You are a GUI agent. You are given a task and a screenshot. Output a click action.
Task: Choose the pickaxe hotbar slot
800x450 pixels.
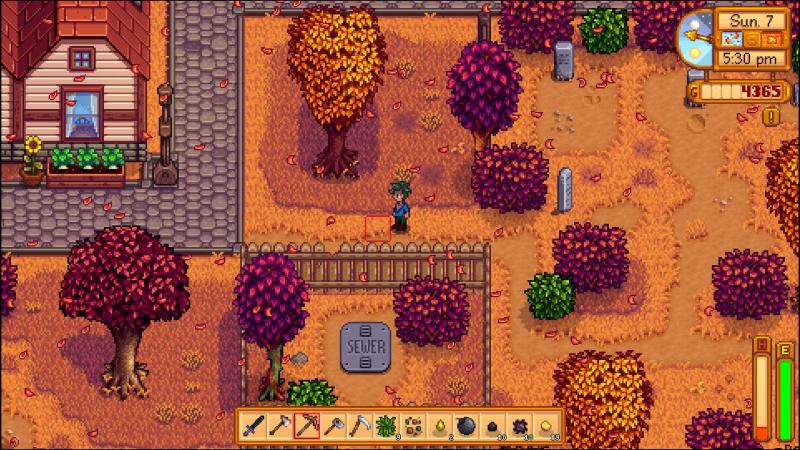coord(307,425)
